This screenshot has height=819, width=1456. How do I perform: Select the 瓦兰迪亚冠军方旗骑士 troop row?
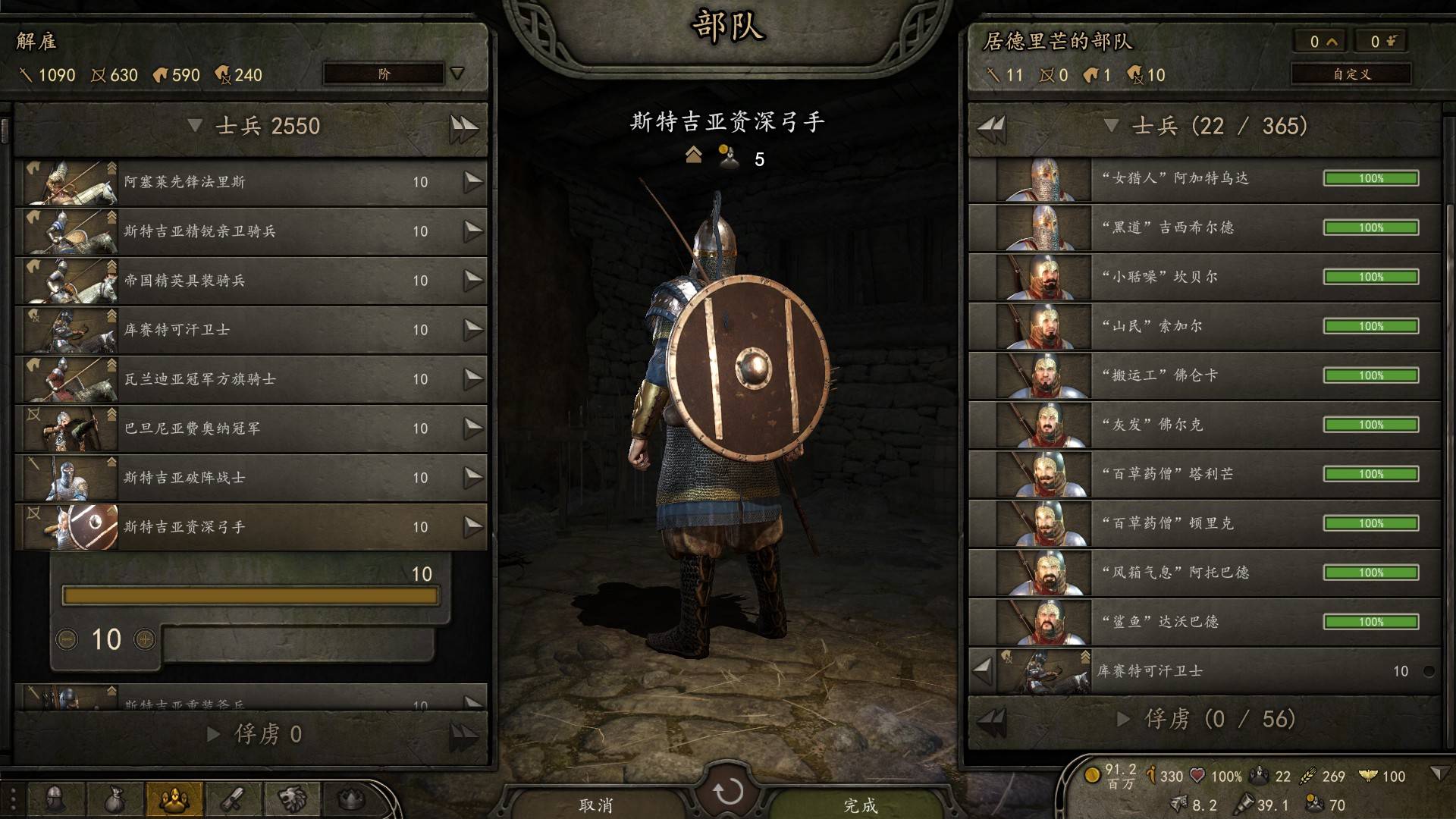(250, 379)
